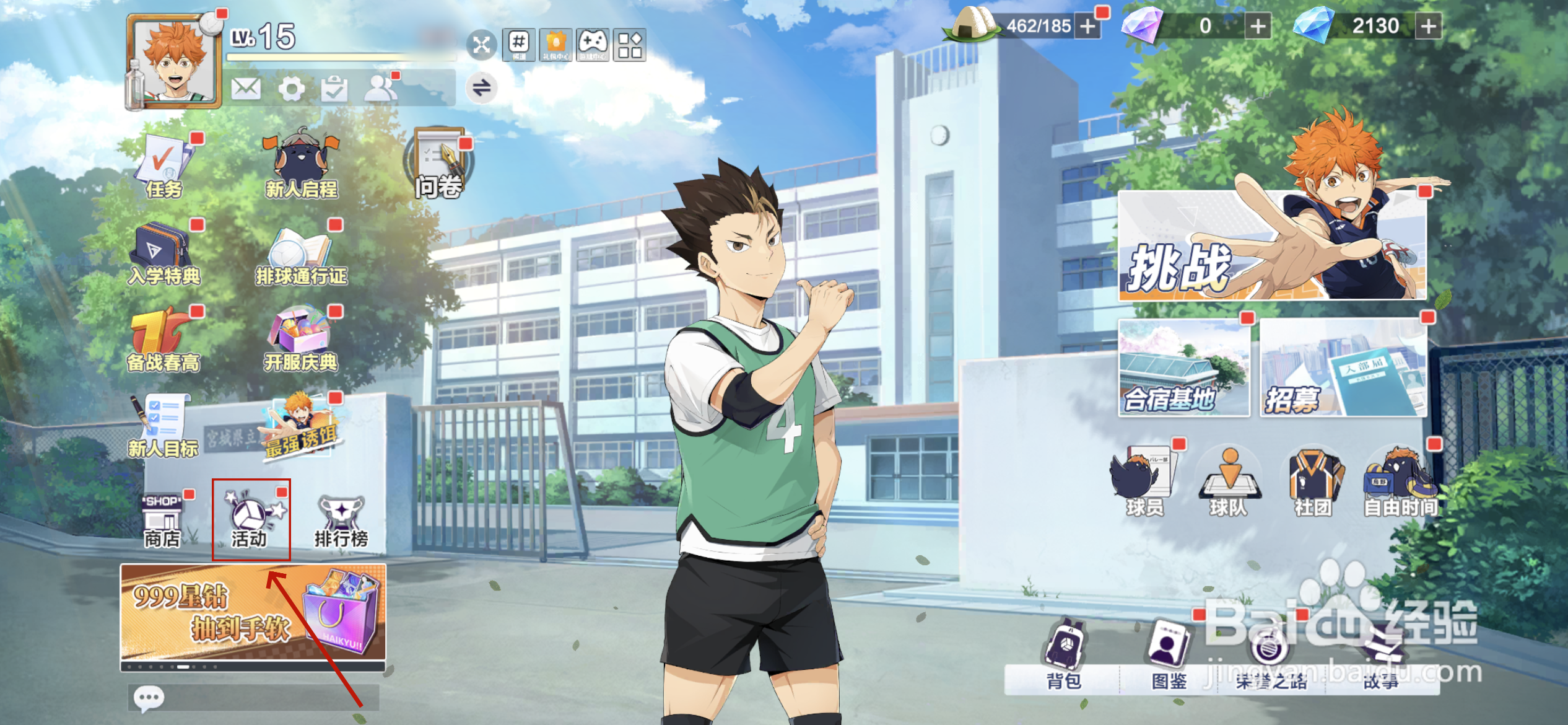Open settings via the gear icon
Image resolution: width=1568 pixels, height=725 pixels.
pos(291,89)
